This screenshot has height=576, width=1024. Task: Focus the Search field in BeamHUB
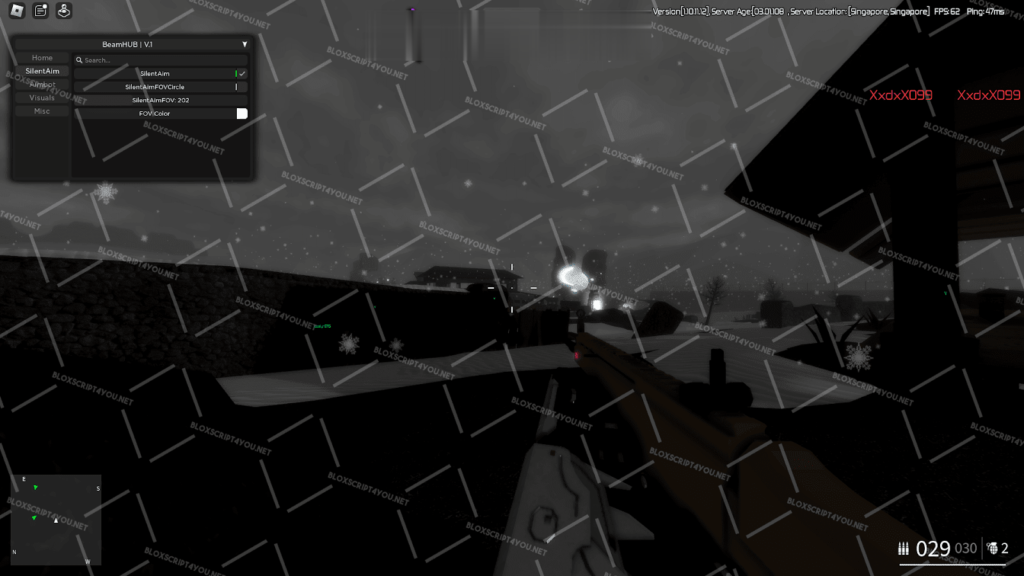pos(160,60)
